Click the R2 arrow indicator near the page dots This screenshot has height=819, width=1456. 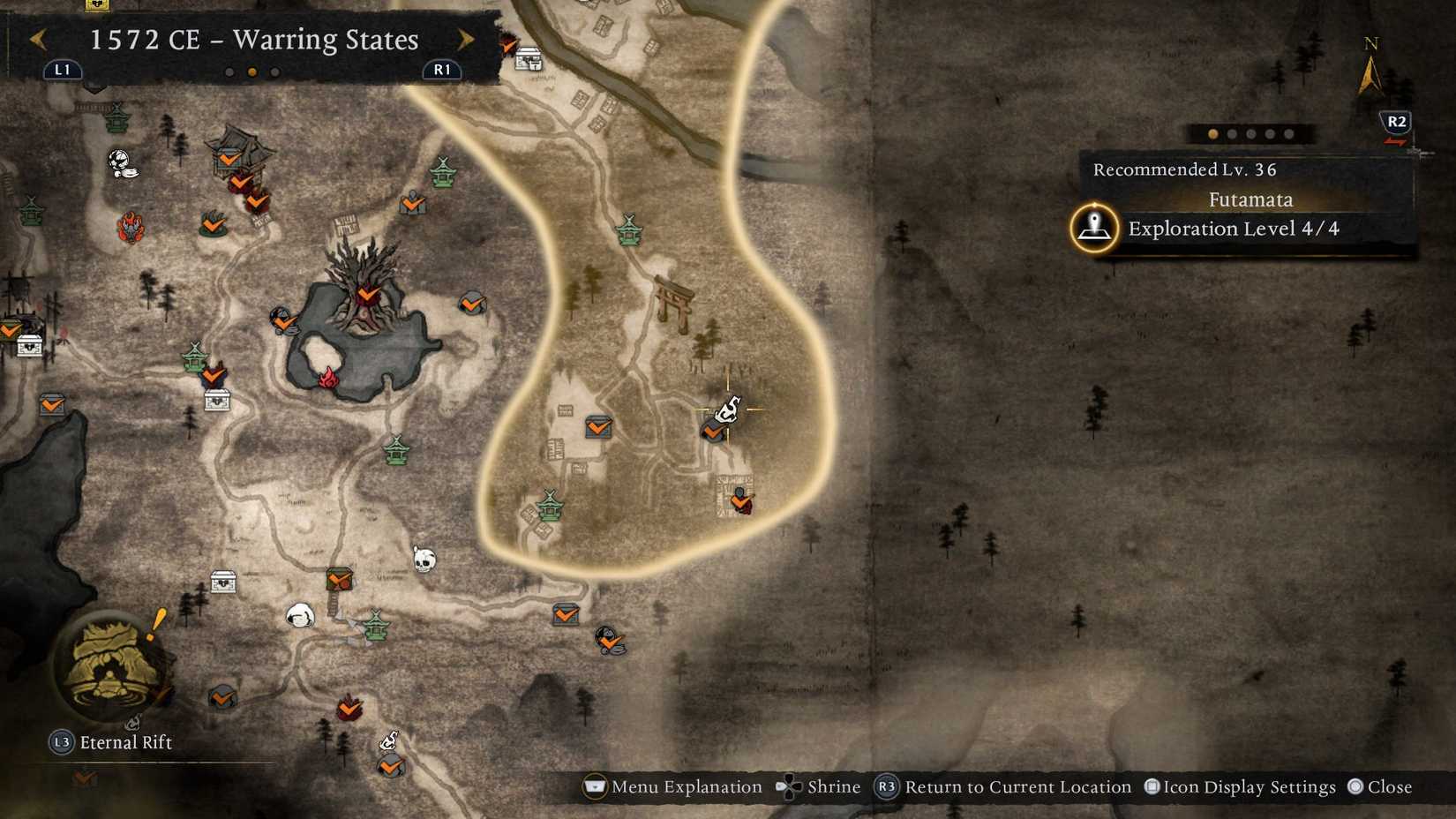click(1397, 124)
